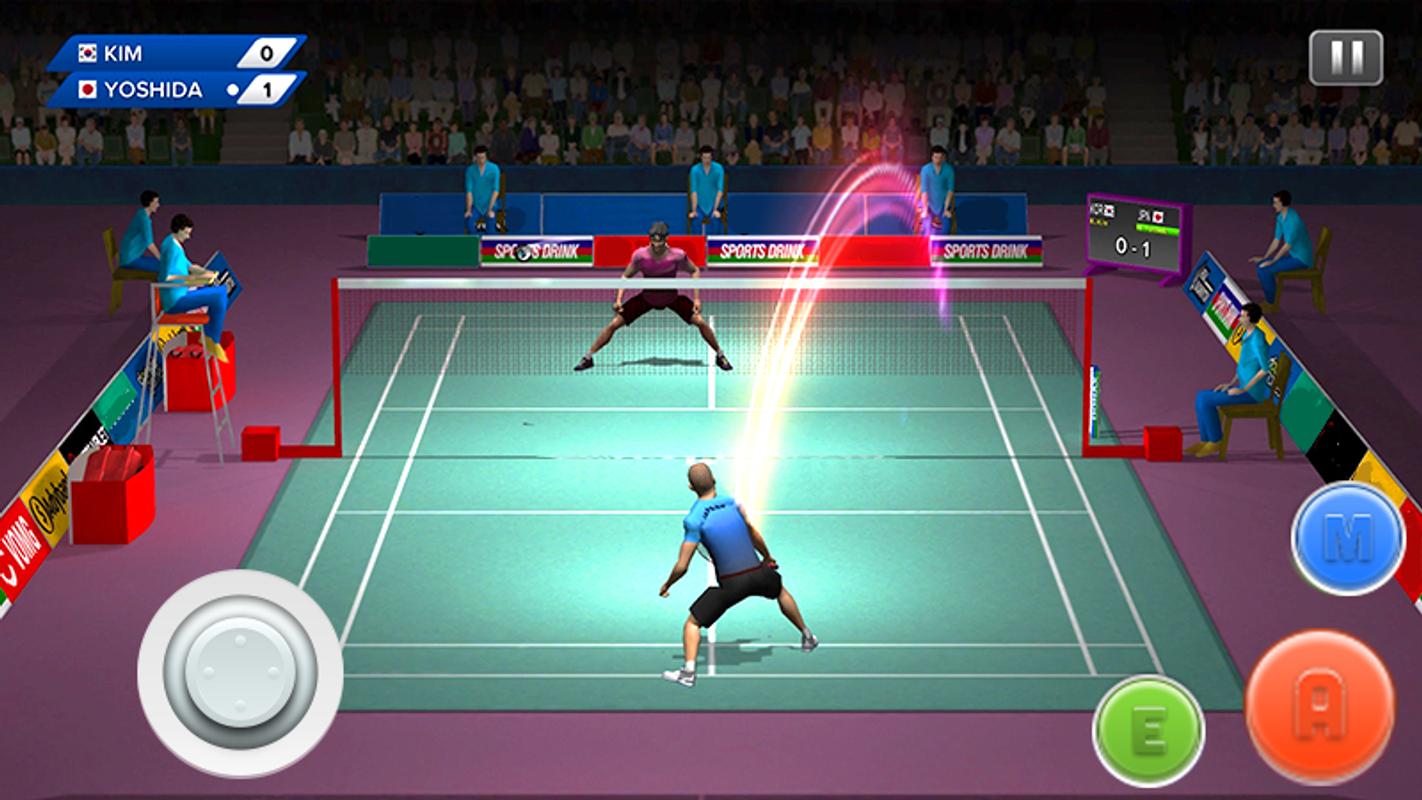Touch the virtual joystick pad

pyautogui.click(x=240, y=672)
